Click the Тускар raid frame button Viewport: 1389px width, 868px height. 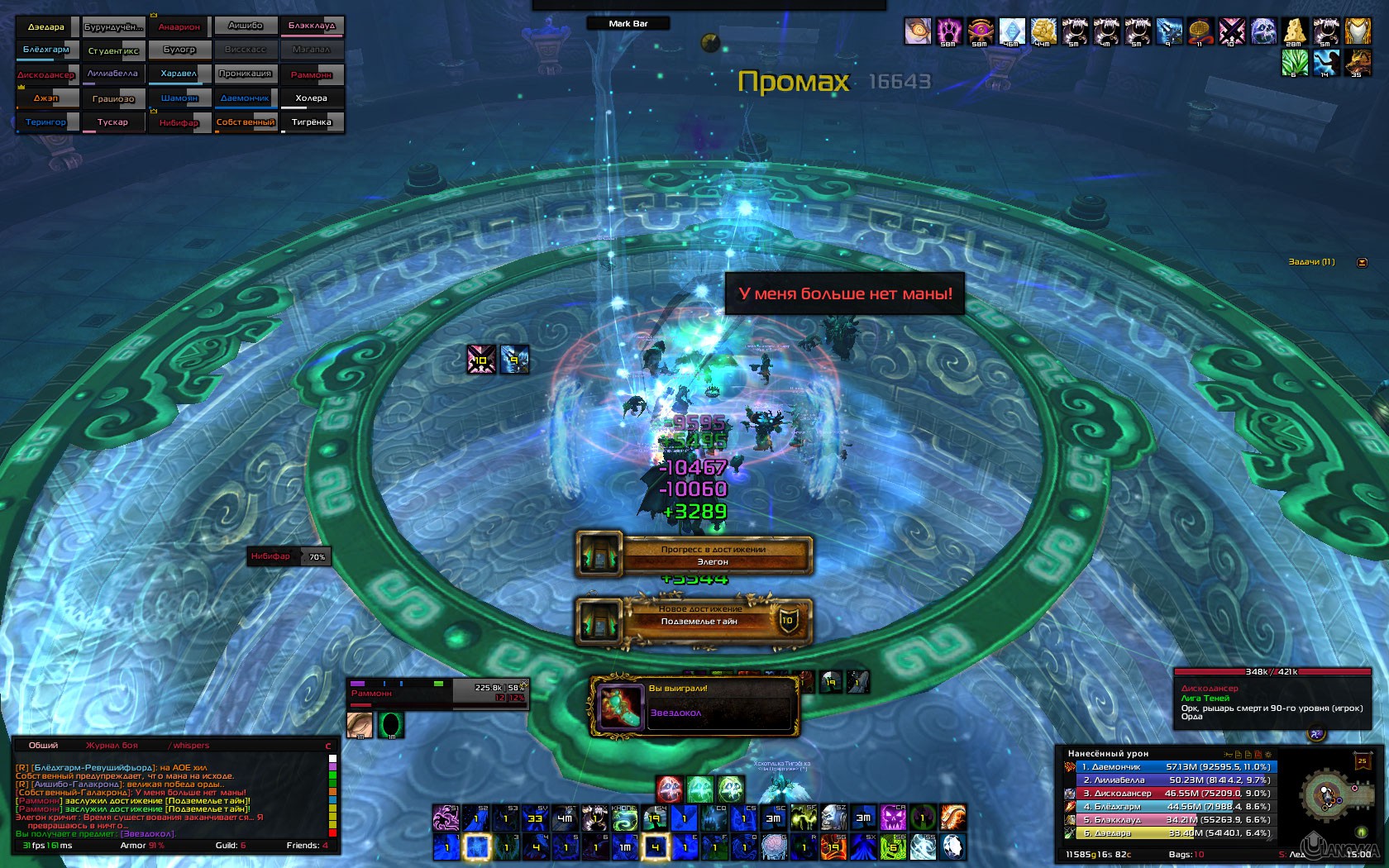coord(114,122)
